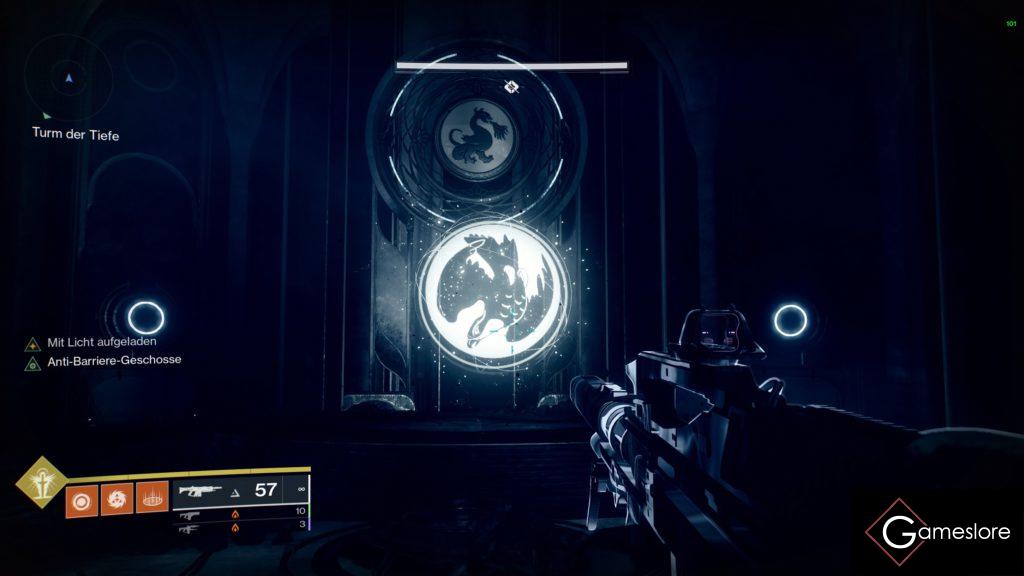Click the Mit Licht aufgeladen buff icon
1024x576 pixels.
pyautogui.click(x=33, y=343)
